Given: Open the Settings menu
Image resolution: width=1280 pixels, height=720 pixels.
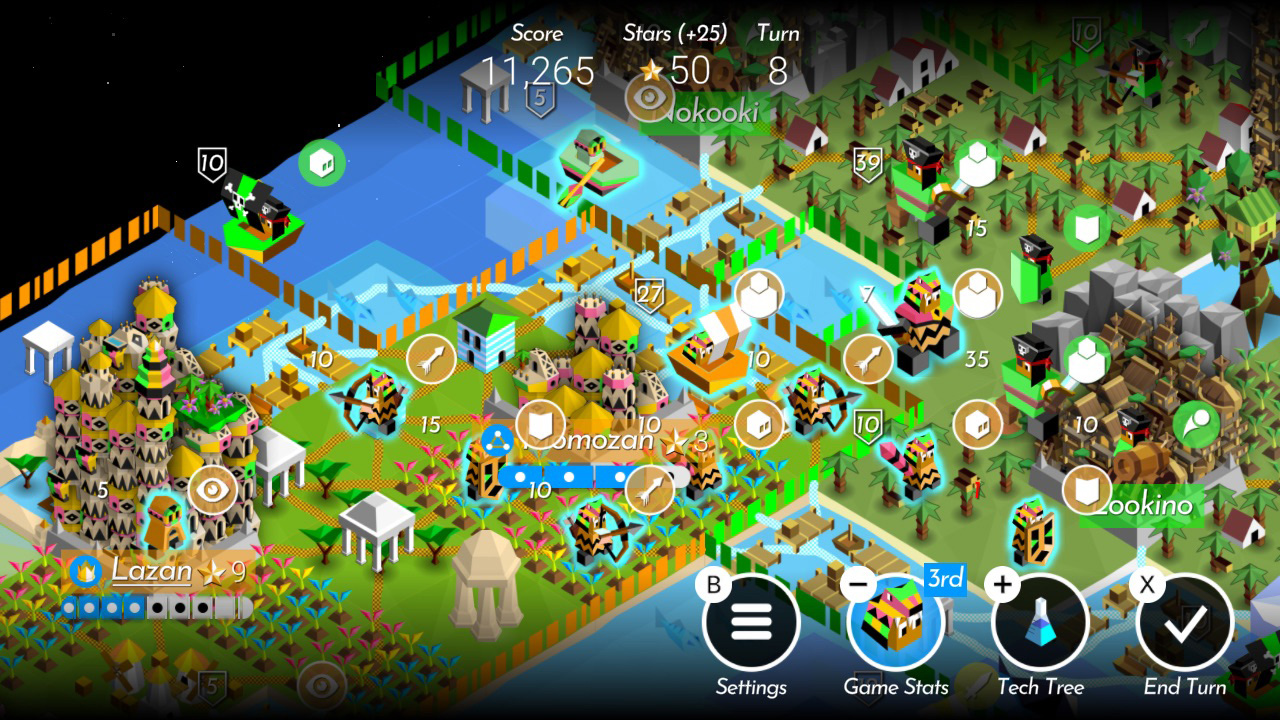Looking at the screenshot, I should (752, 622).
